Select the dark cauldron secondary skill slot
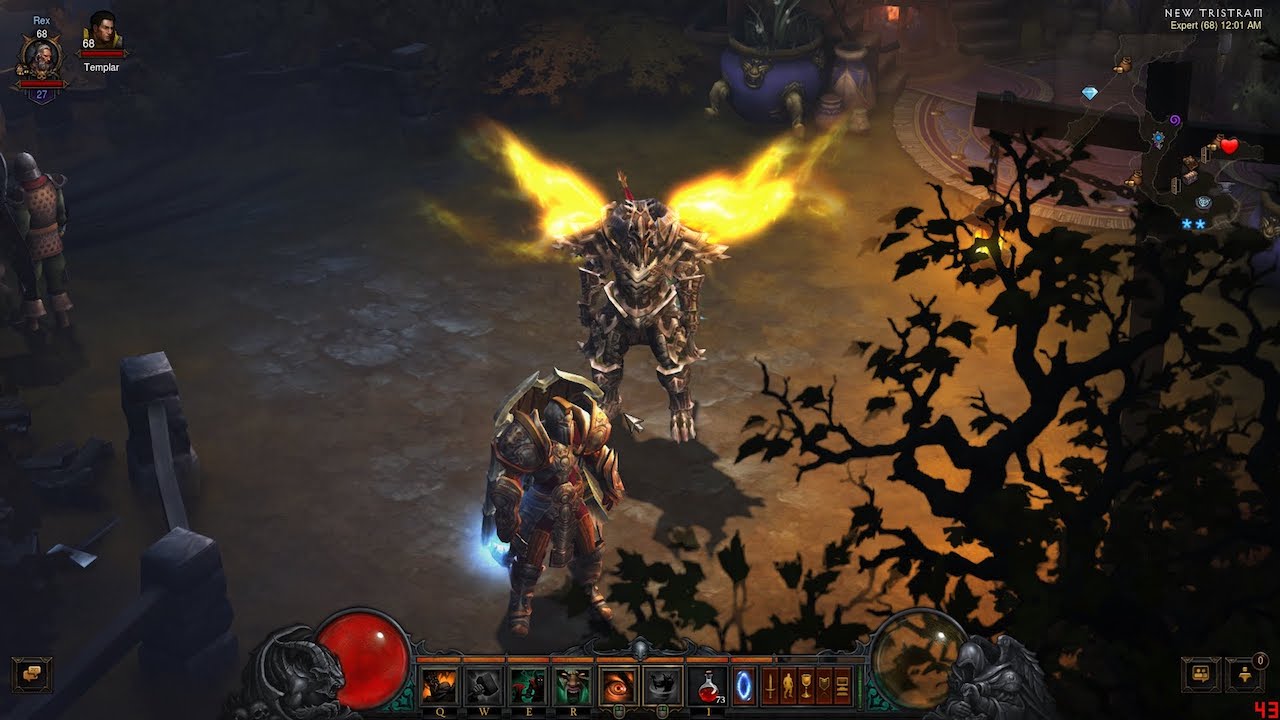Screen dimensions: 1280x720 (662, 686)
